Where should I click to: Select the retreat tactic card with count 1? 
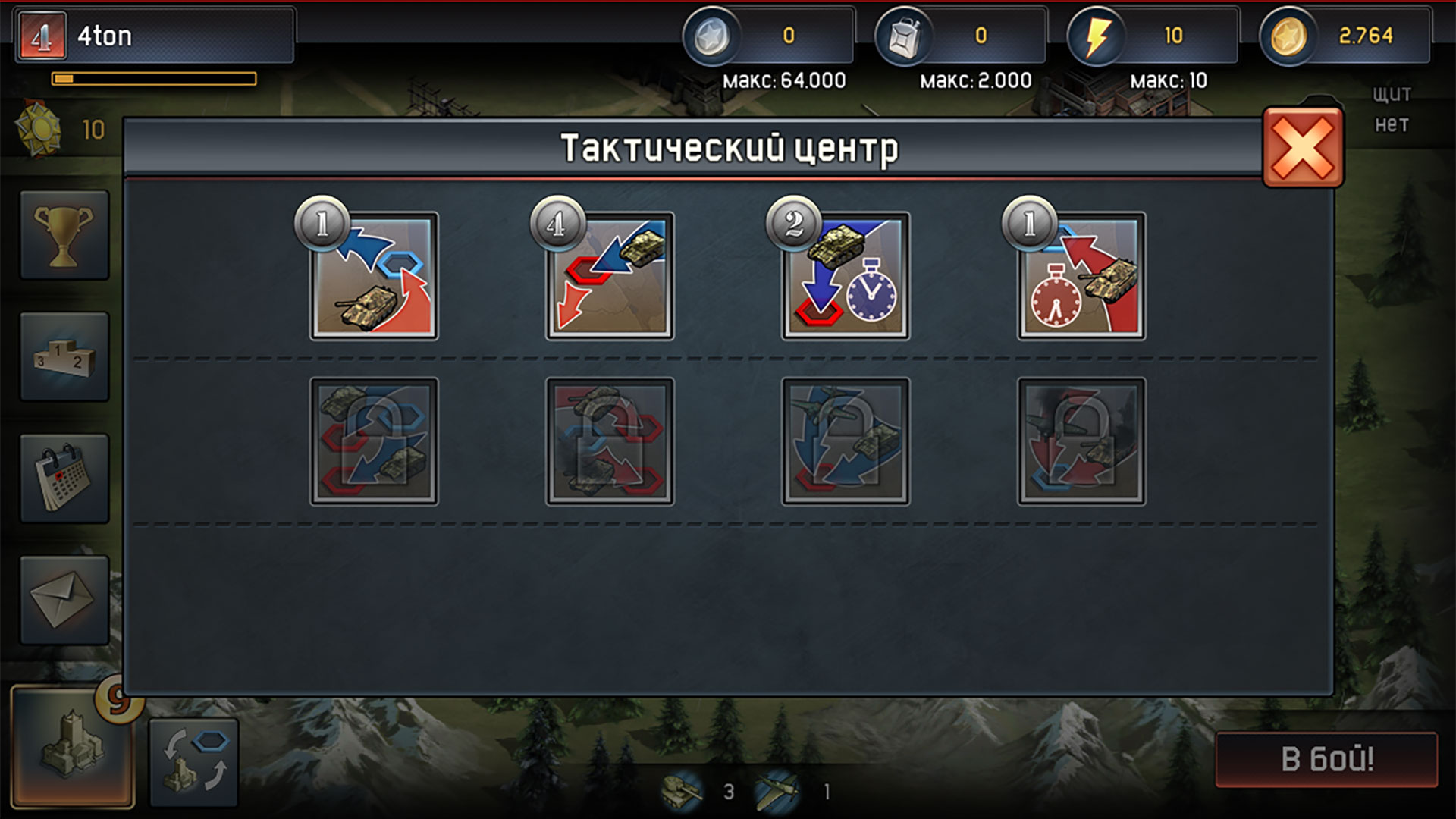point(374,278)
